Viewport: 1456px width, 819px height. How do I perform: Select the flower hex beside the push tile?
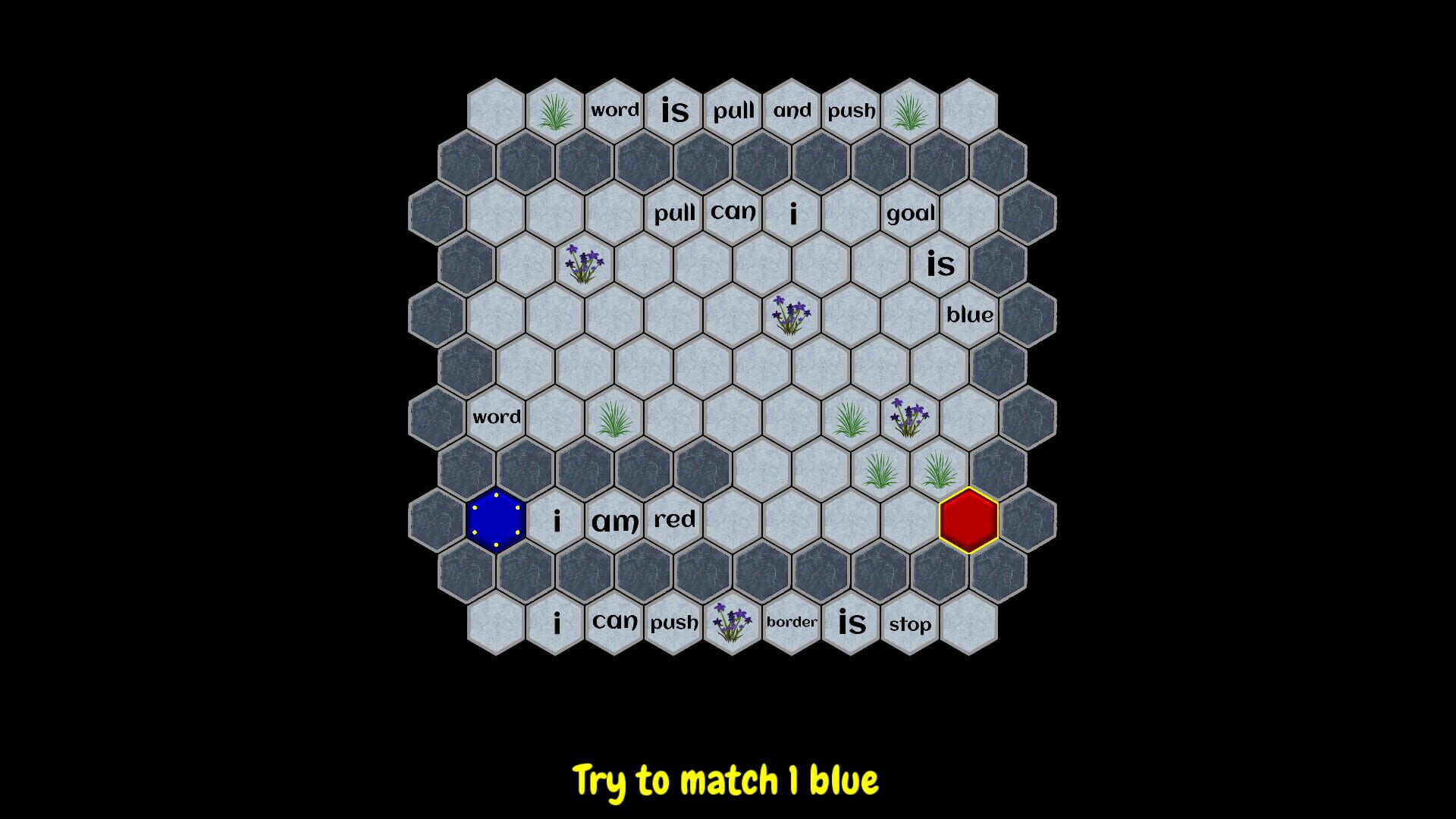(x=729, y=622)
